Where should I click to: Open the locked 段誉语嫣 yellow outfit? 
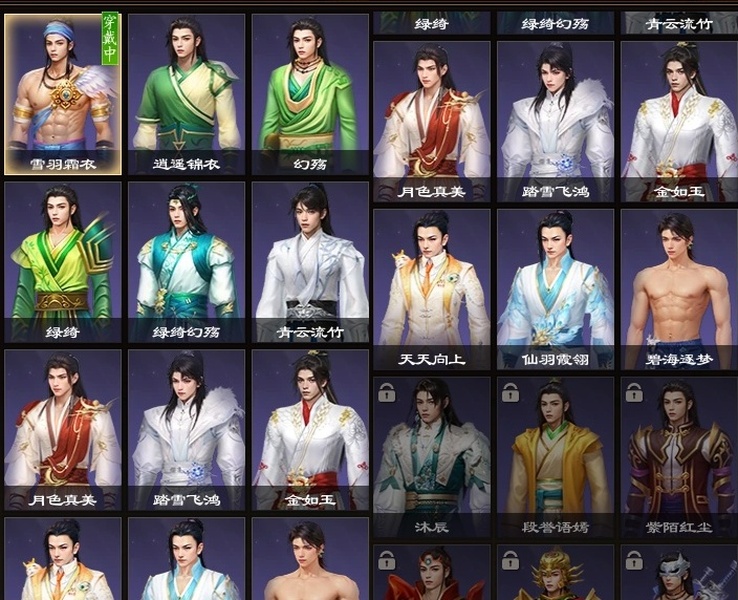[x=556, y=456]
